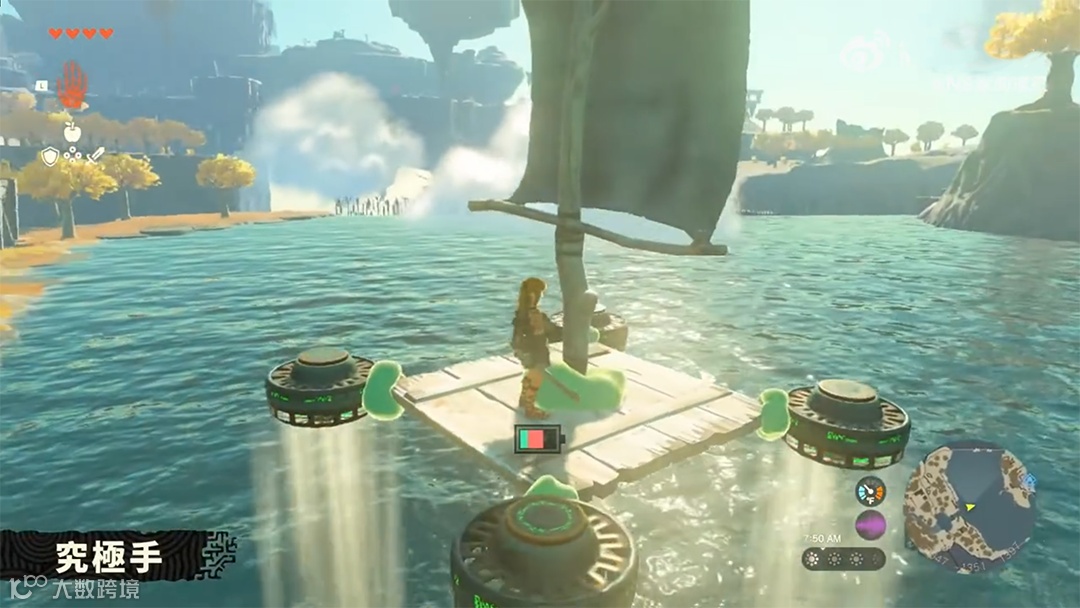The width and height of the screenshot is (1080, 608).
Task: Click the weather forecast strip
Action: 843,558
